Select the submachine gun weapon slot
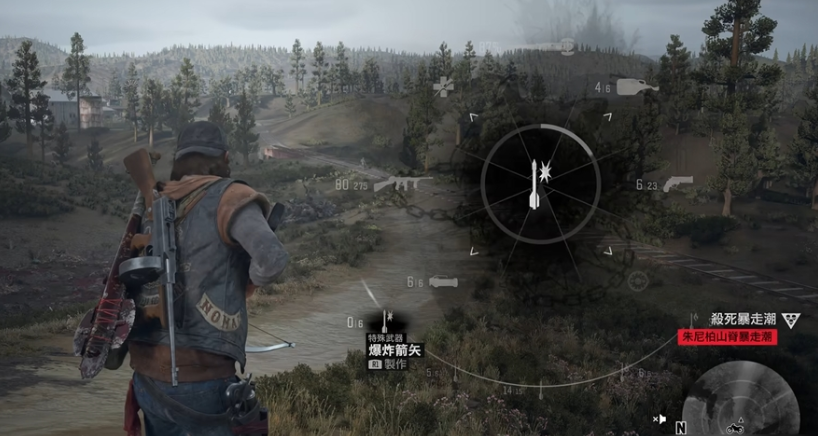Screen dimensions: 818x436 [x=404, y=184]
